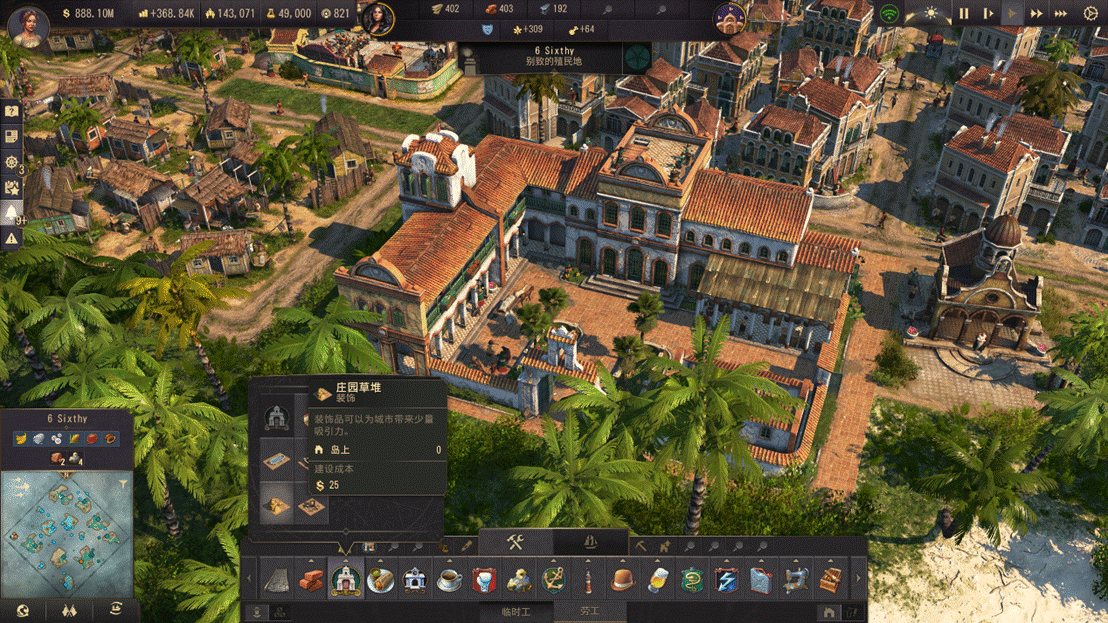This screenshot has height=623, width=1108.
Task: Pick the bowler hat building category
Action: (x=623, y=579)
